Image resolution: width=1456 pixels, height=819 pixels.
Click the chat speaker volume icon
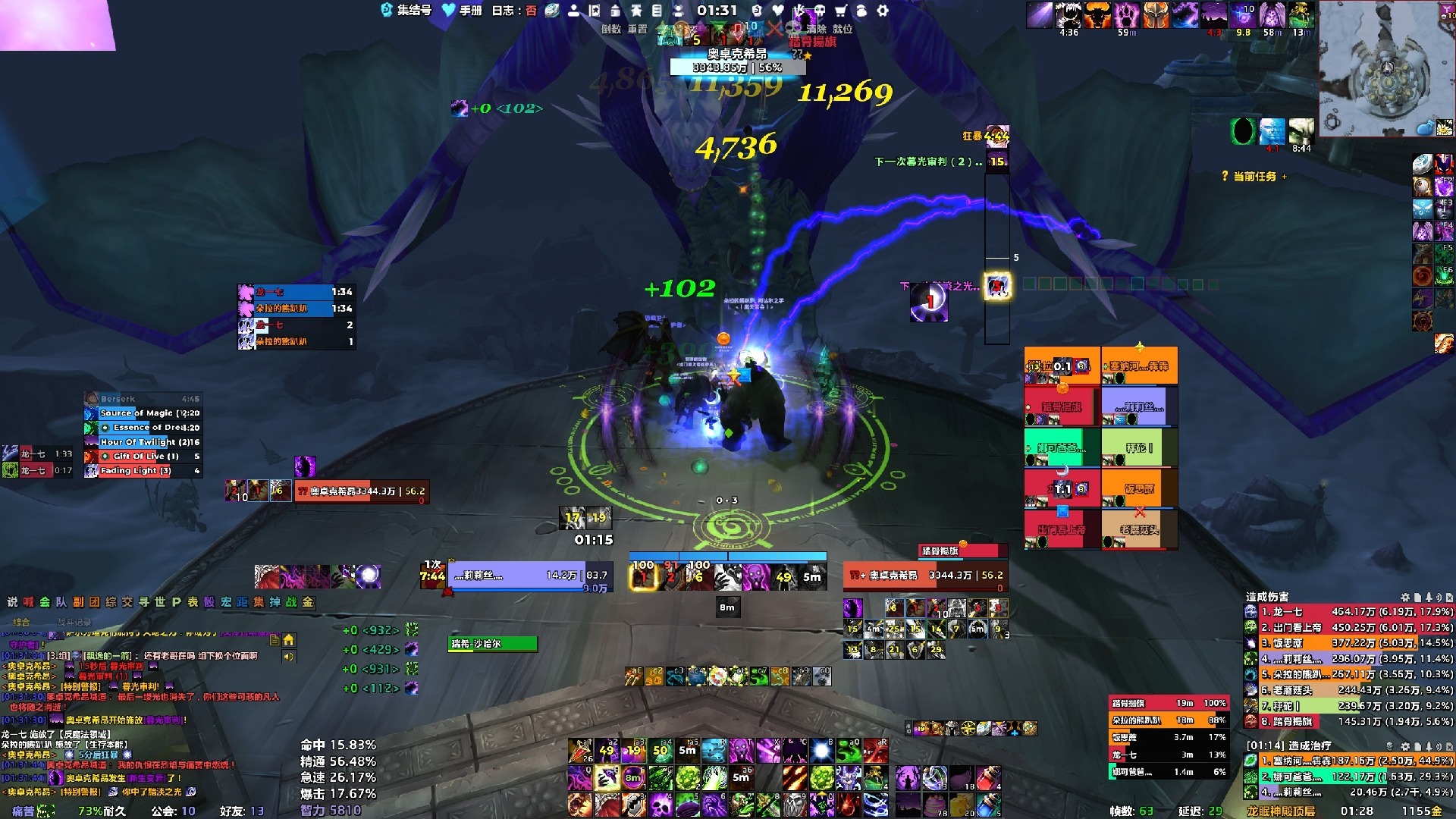click(x=289, y=657)
